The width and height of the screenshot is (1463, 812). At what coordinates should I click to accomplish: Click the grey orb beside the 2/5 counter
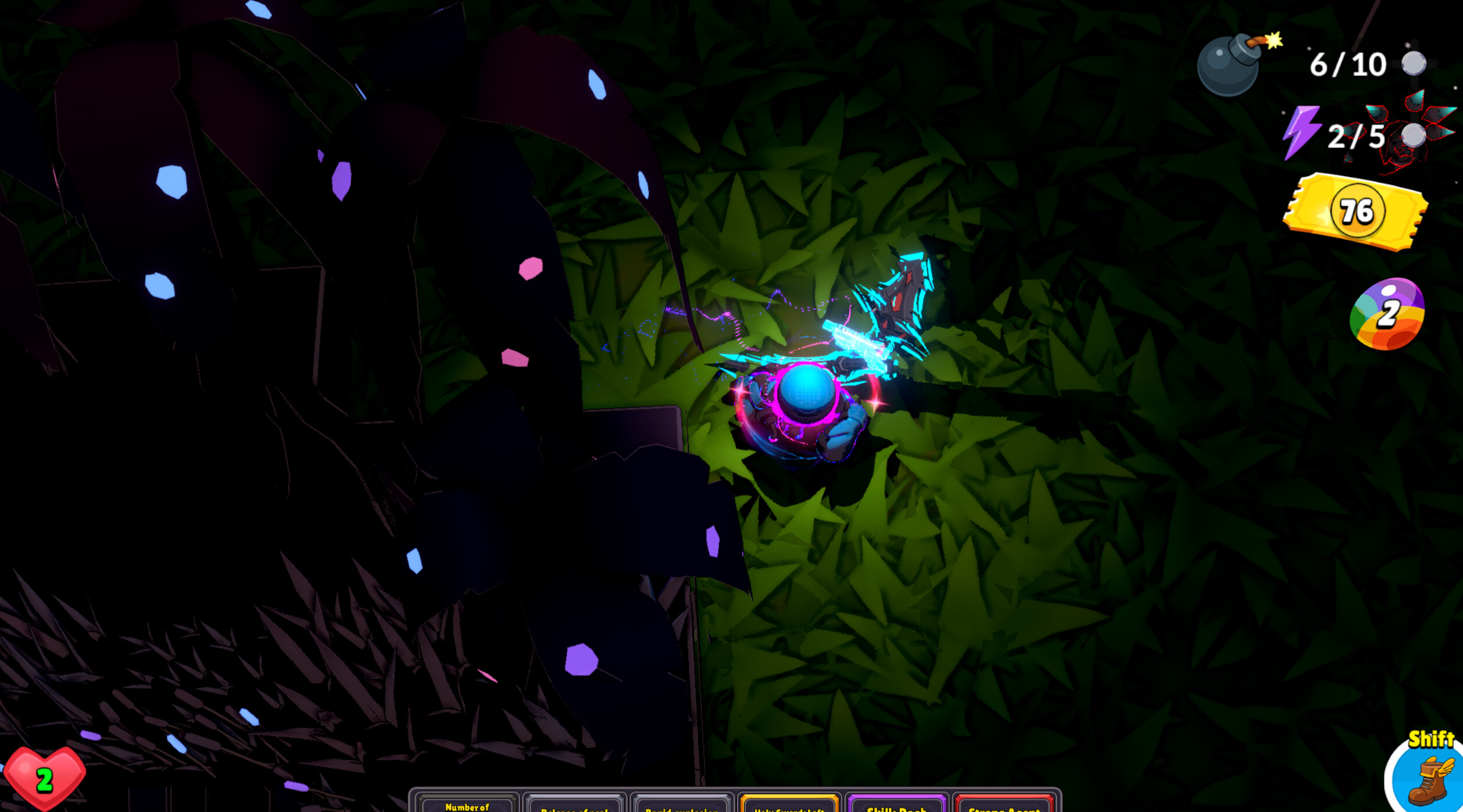(x=1412, y=137)
